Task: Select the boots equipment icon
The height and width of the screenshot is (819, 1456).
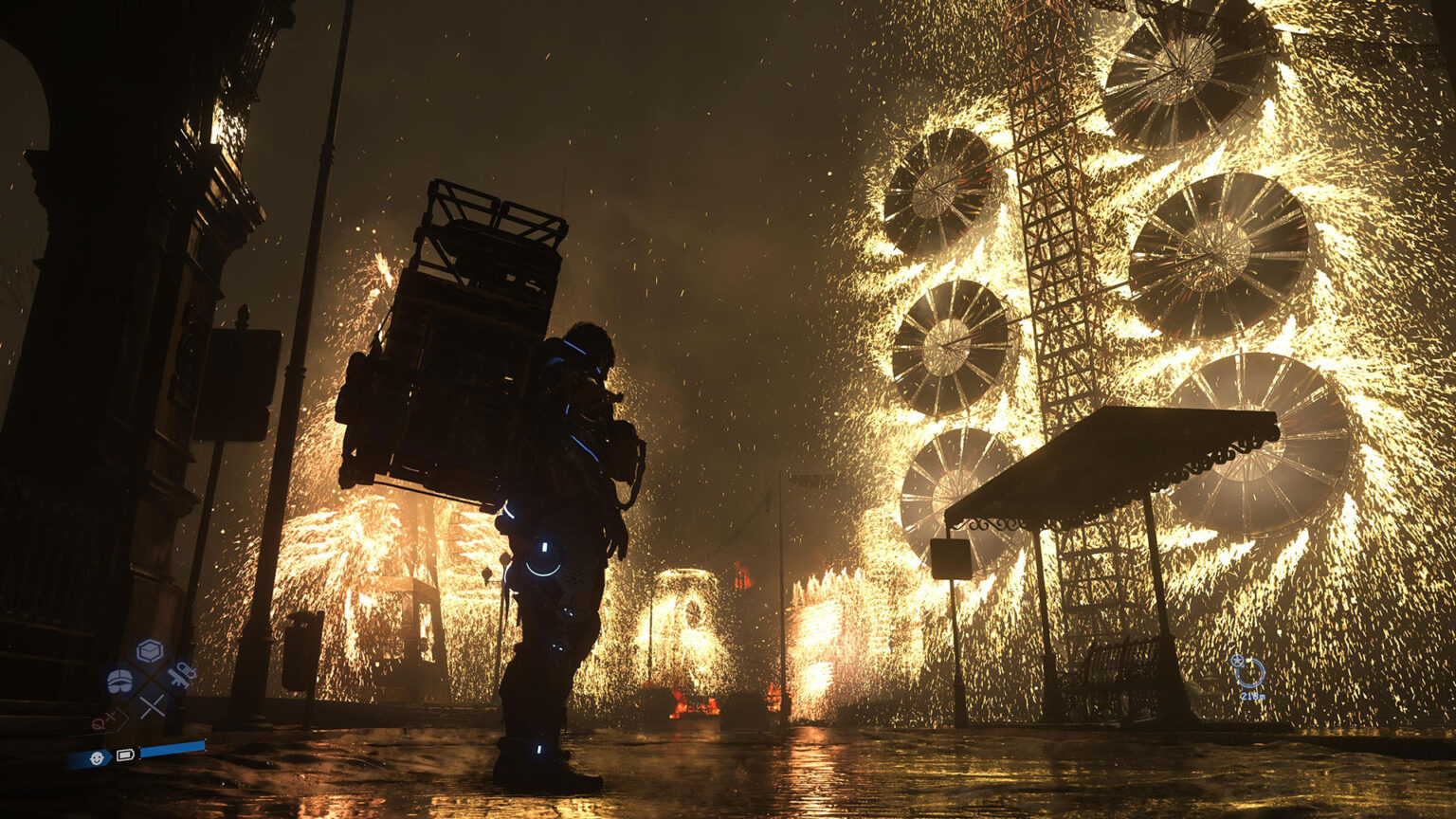Action: click(x=119, y=681)
